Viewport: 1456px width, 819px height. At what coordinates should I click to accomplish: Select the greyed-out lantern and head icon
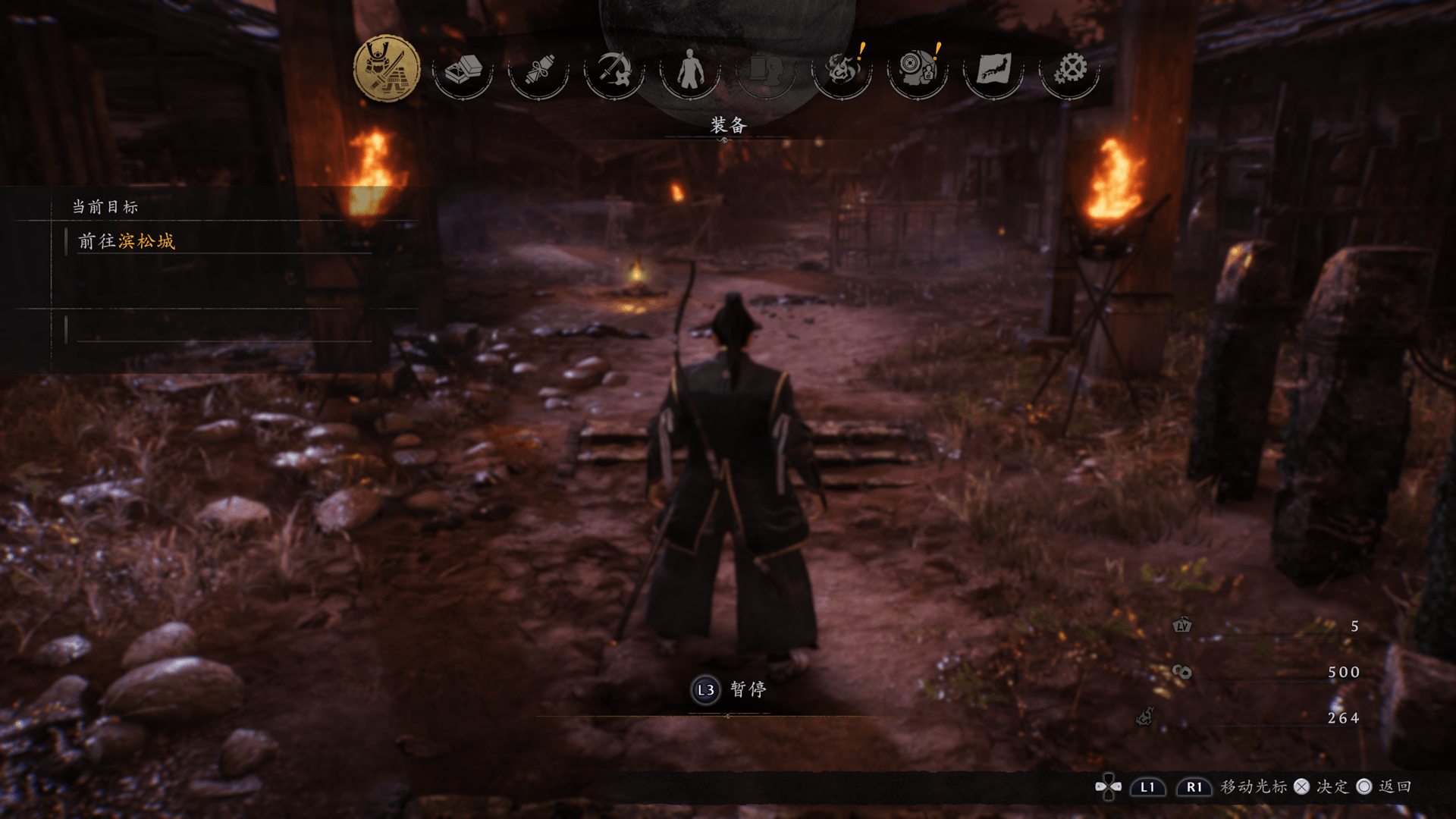(x=766, y=70)
